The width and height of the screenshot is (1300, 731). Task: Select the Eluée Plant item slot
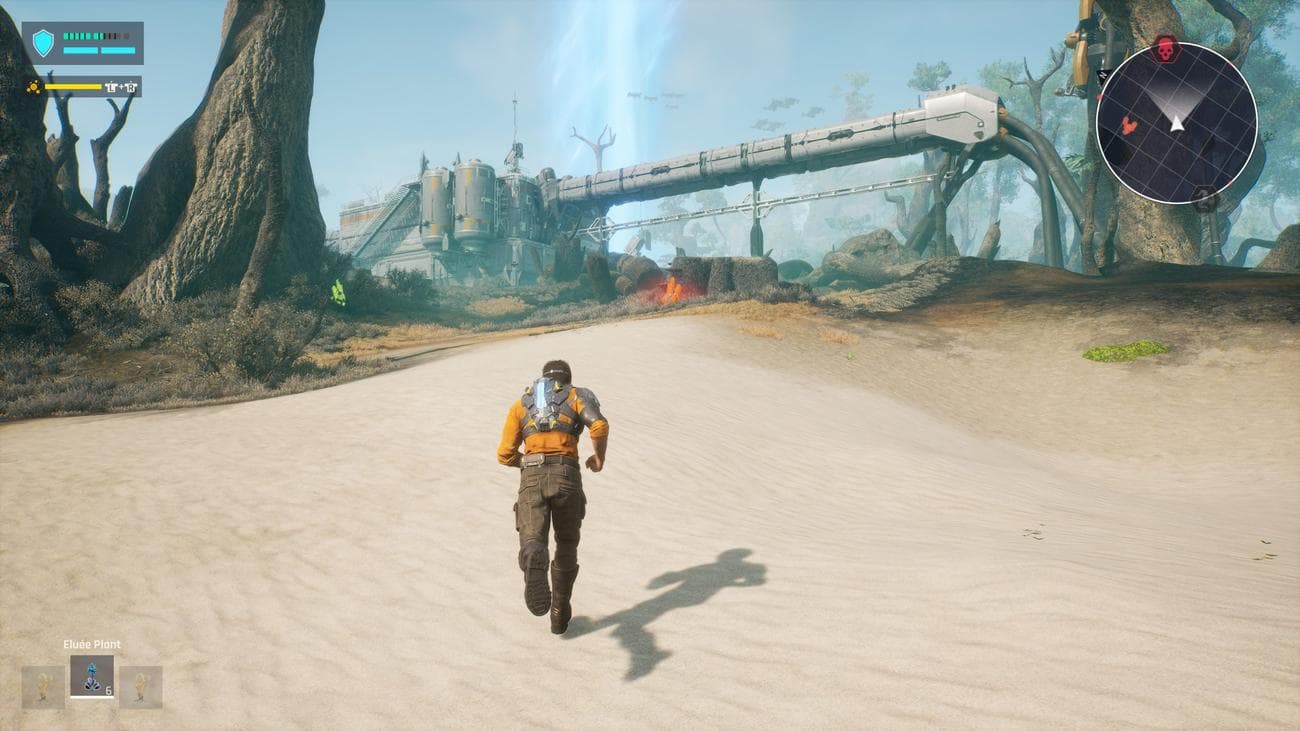point(92,676)
